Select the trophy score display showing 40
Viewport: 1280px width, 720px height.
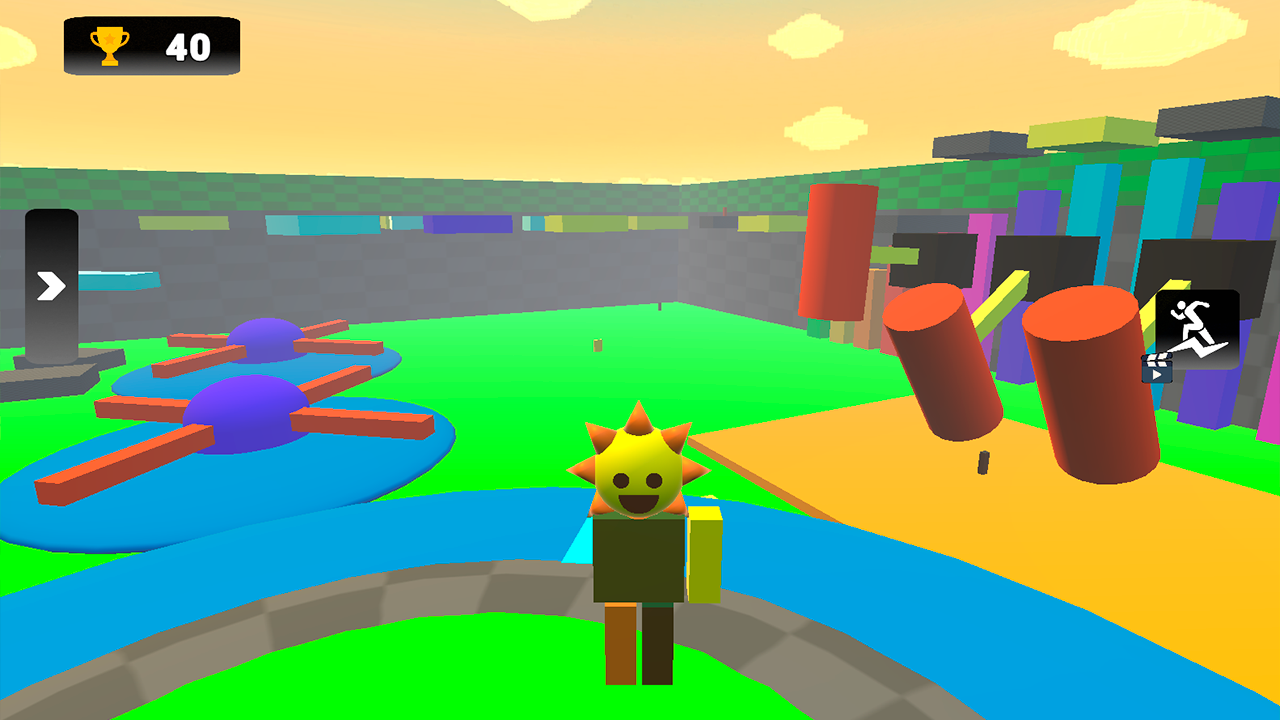pos(150,44)
